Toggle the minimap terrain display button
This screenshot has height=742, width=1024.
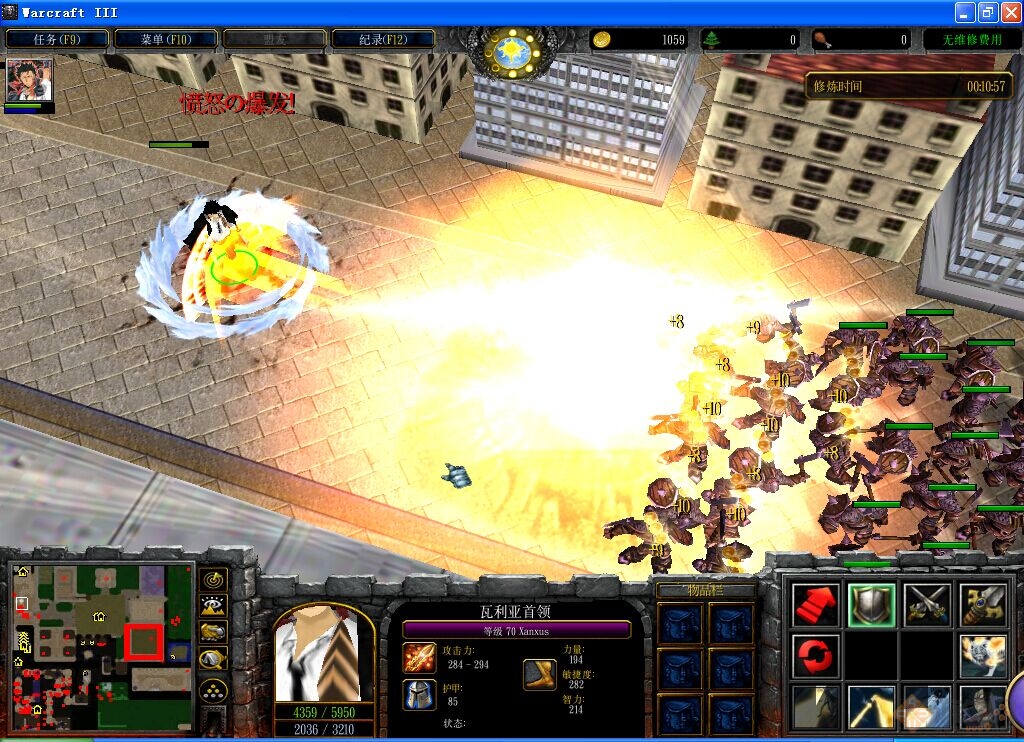[x=213, y=605]
